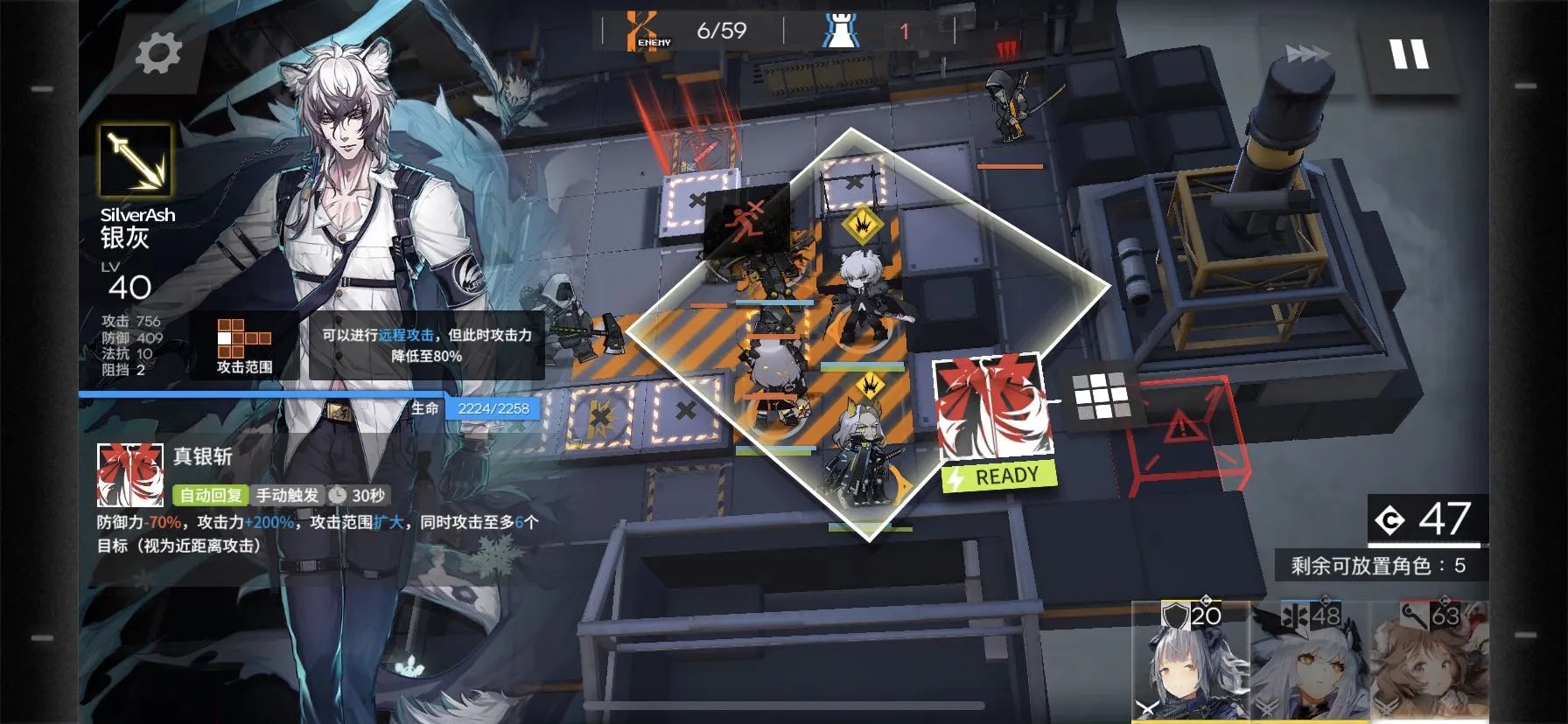Pick the cost-63 operator card

click(x=1428, y=662)
